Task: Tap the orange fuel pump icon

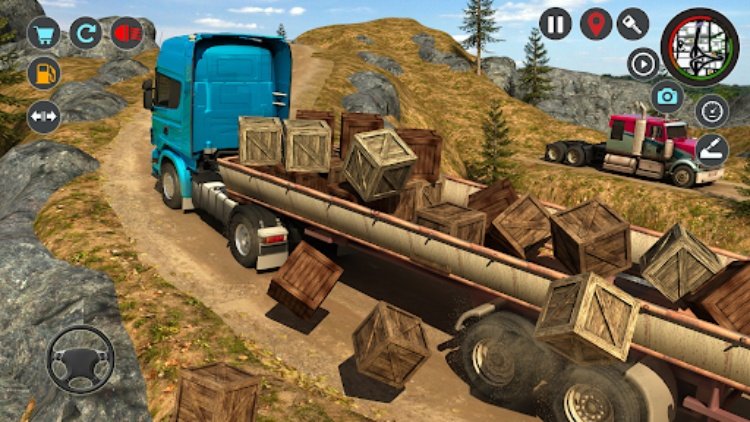Action: point(43,73)
